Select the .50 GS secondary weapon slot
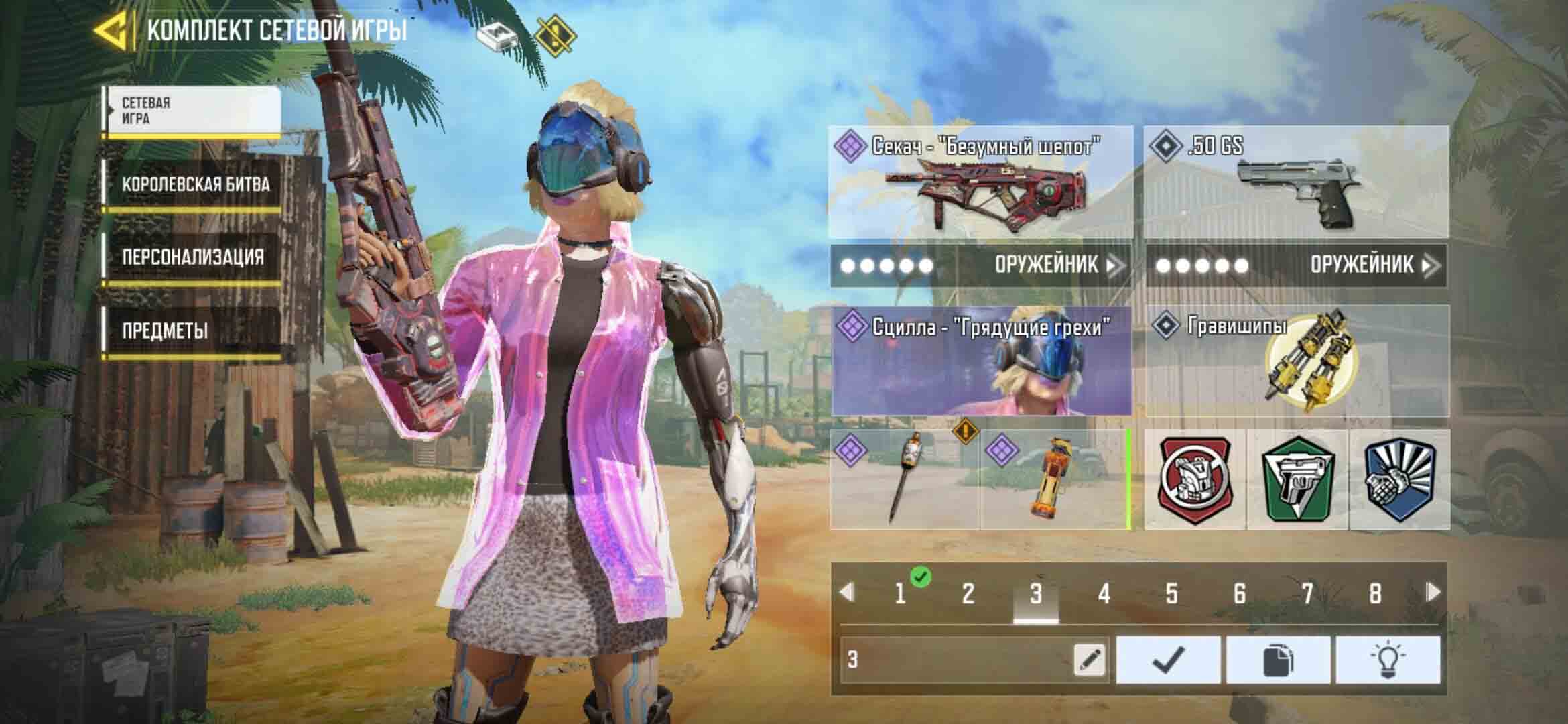1568x724 pixels. click(1296, 182)
